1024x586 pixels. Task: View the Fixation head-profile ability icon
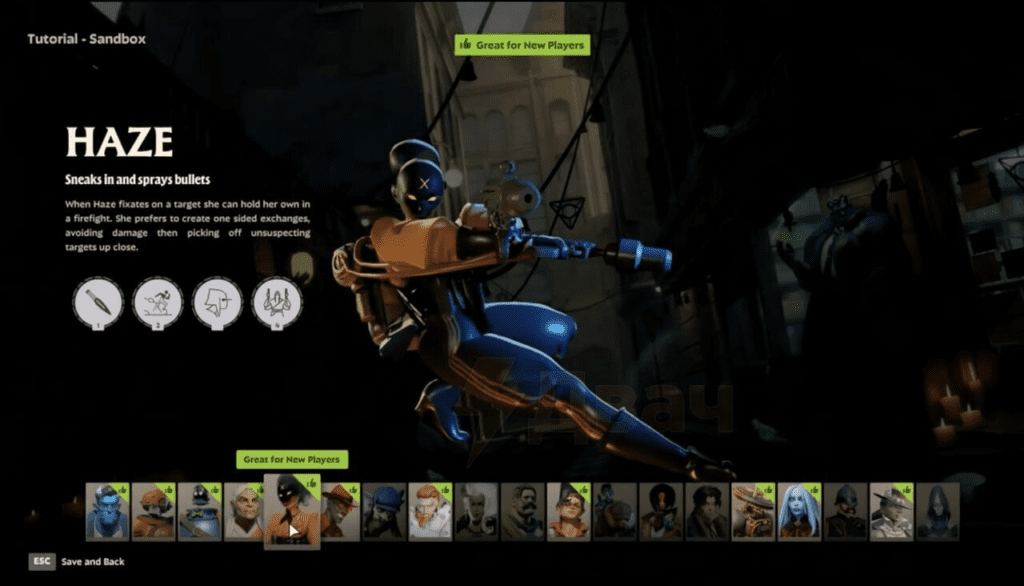click(217, 301)
